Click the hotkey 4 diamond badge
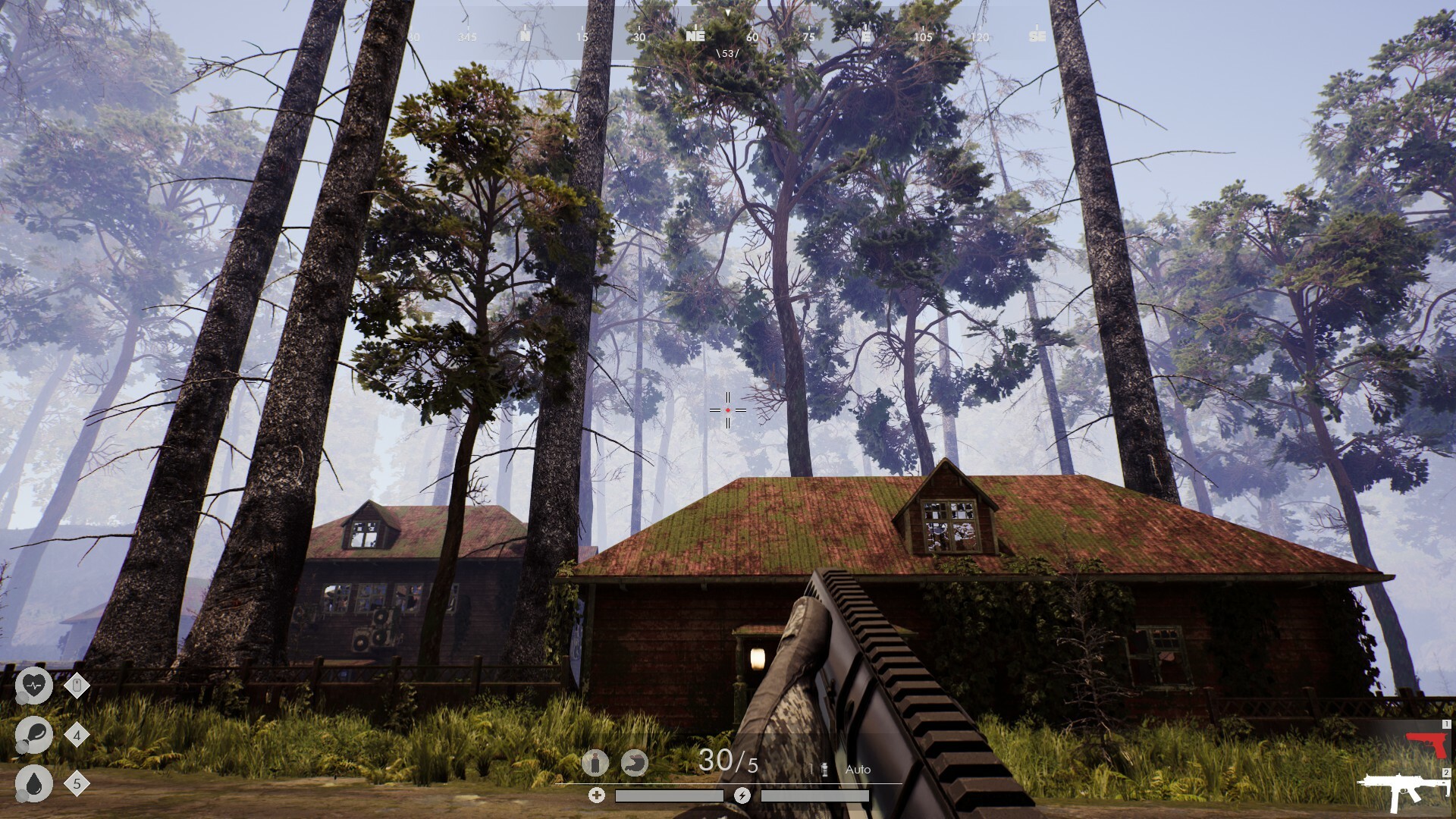Screen dimensions: 1456x819 tap(76, 736)
